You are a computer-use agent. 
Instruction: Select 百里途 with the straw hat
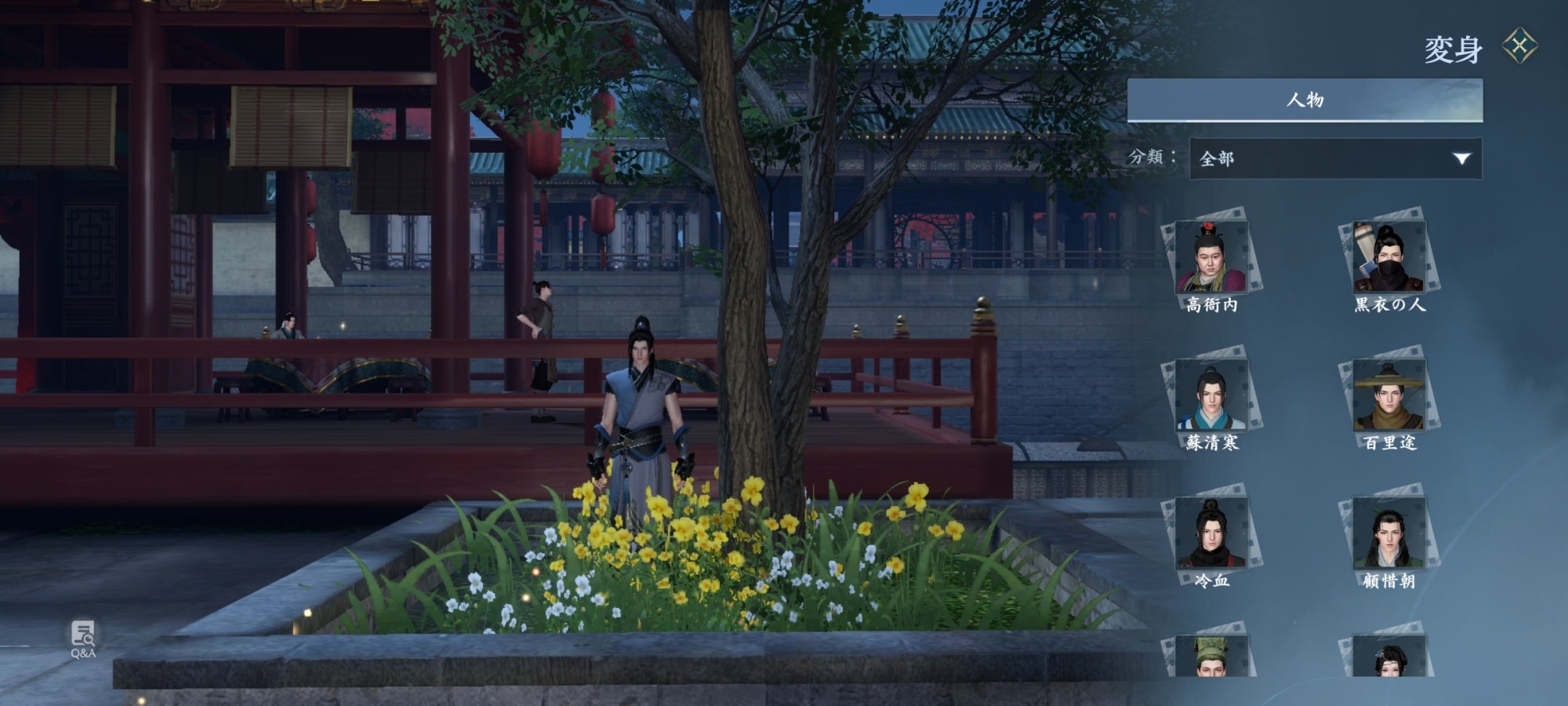pyautogui.click(x=1388, y=396)
